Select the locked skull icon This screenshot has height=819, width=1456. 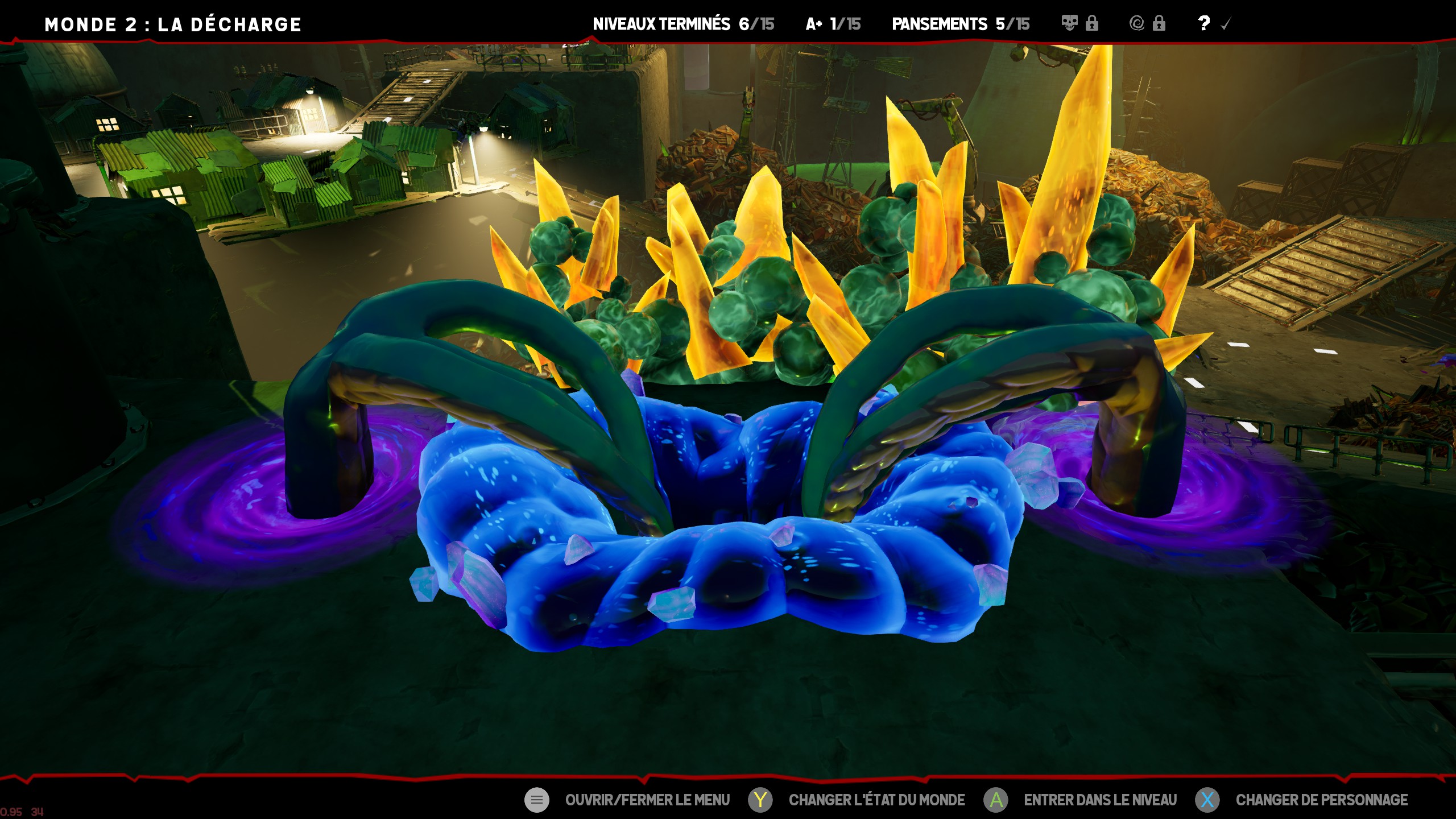pyautogui.click(x=1070, y=23)
